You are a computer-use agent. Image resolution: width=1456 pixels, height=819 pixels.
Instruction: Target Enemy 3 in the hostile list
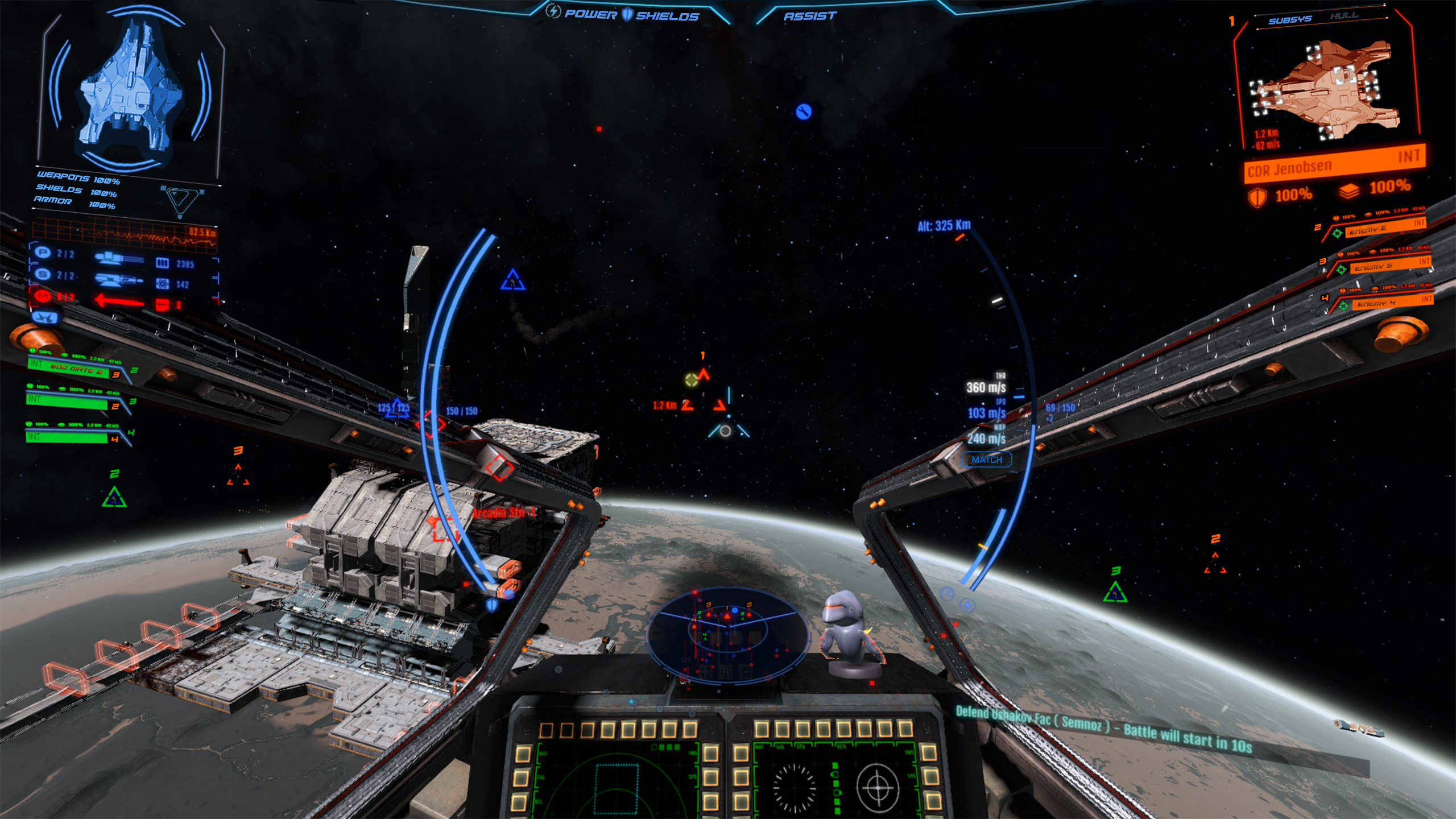pyautogui.click(x=1382, y=265)
